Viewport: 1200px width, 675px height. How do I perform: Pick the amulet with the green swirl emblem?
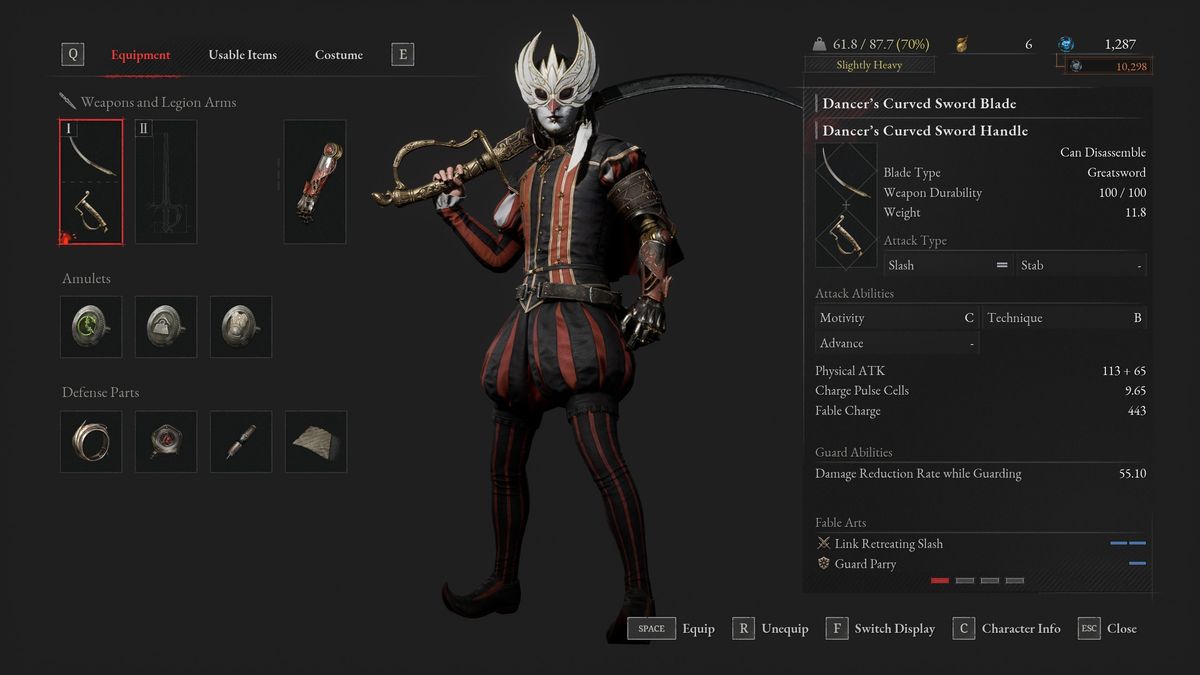[x=91, y=327]
